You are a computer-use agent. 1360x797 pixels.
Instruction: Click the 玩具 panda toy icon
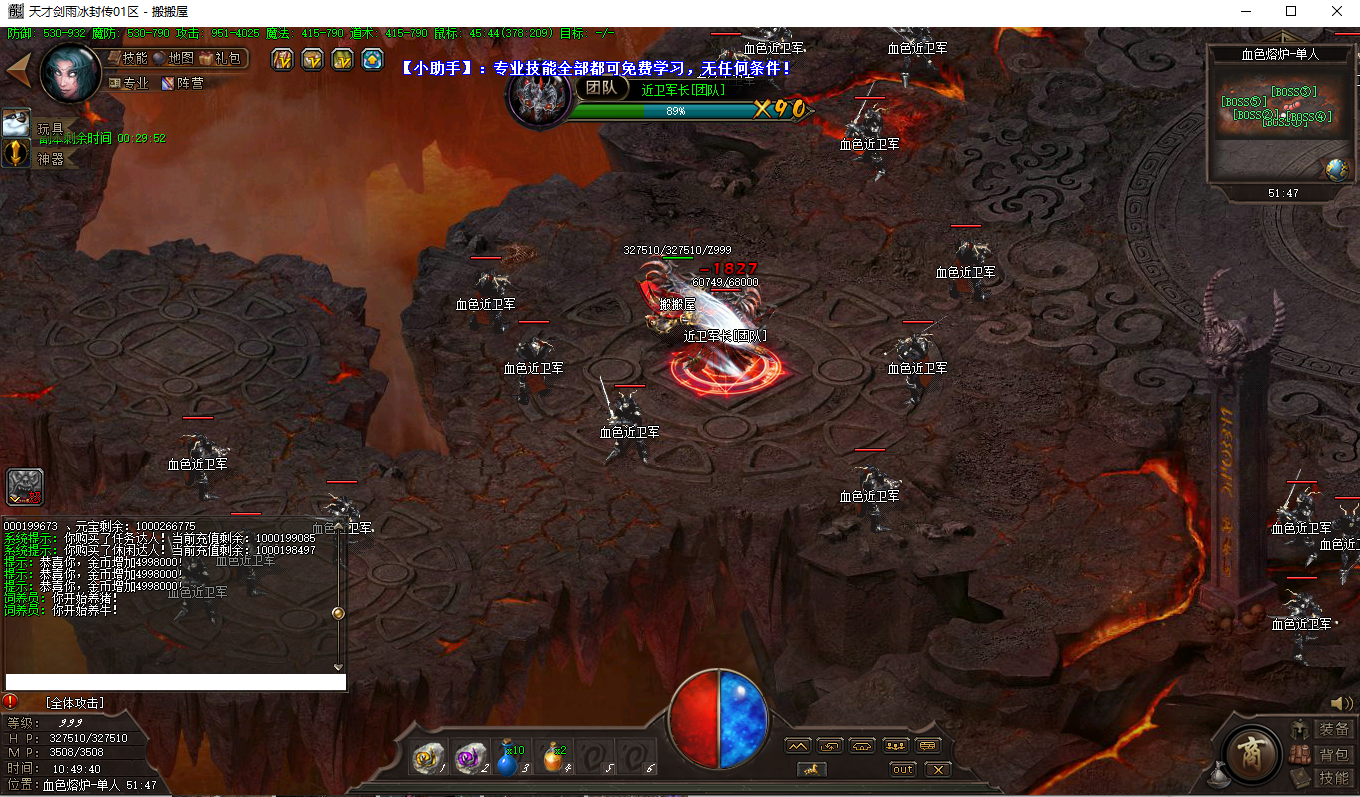[16, 125]
